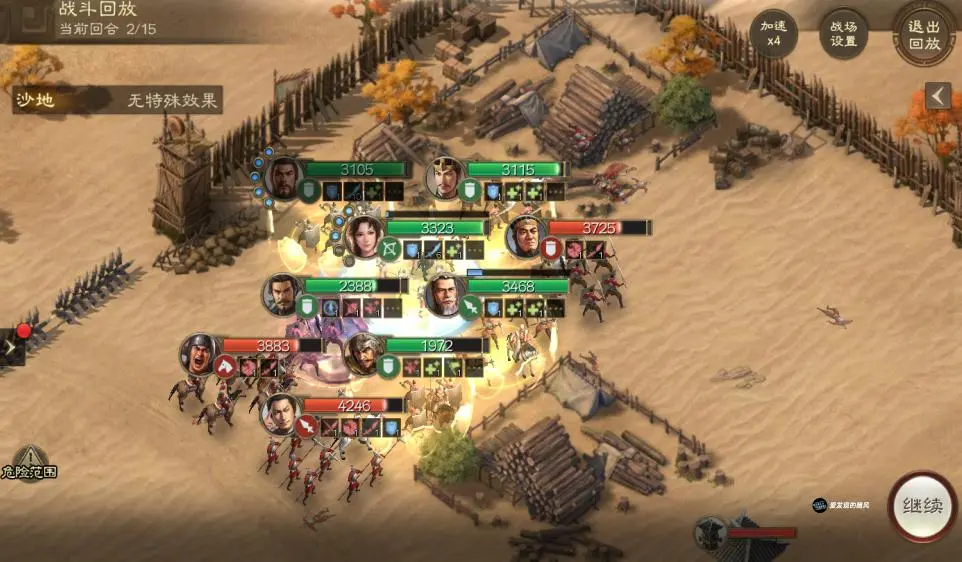Screen dimensions: 962x562
Task: Select the general portrait with 3105 troops
Action: [x=284, y=177]
